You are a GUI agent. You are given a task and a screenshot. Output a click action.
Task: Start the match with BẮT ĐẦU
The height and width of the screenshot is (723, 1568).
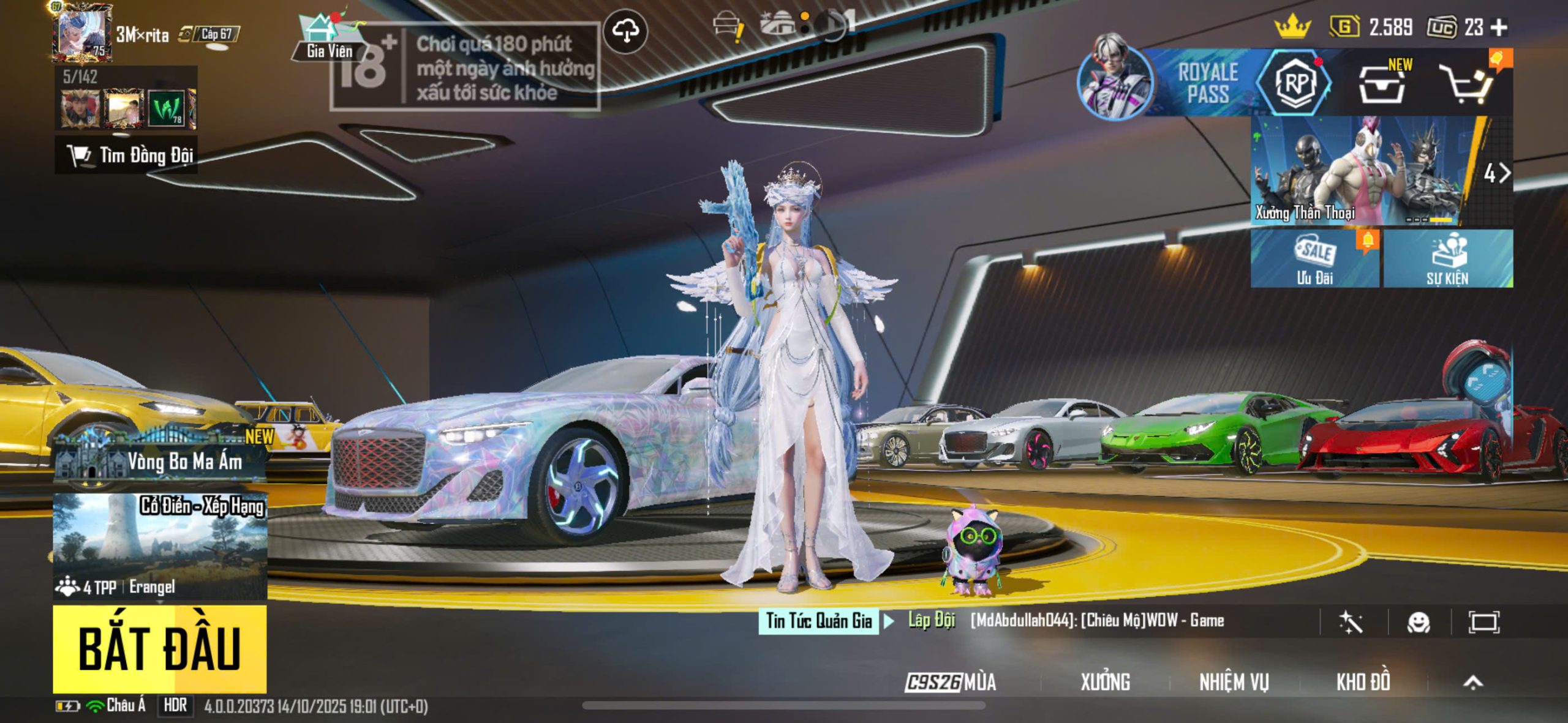tap(159, 648)
